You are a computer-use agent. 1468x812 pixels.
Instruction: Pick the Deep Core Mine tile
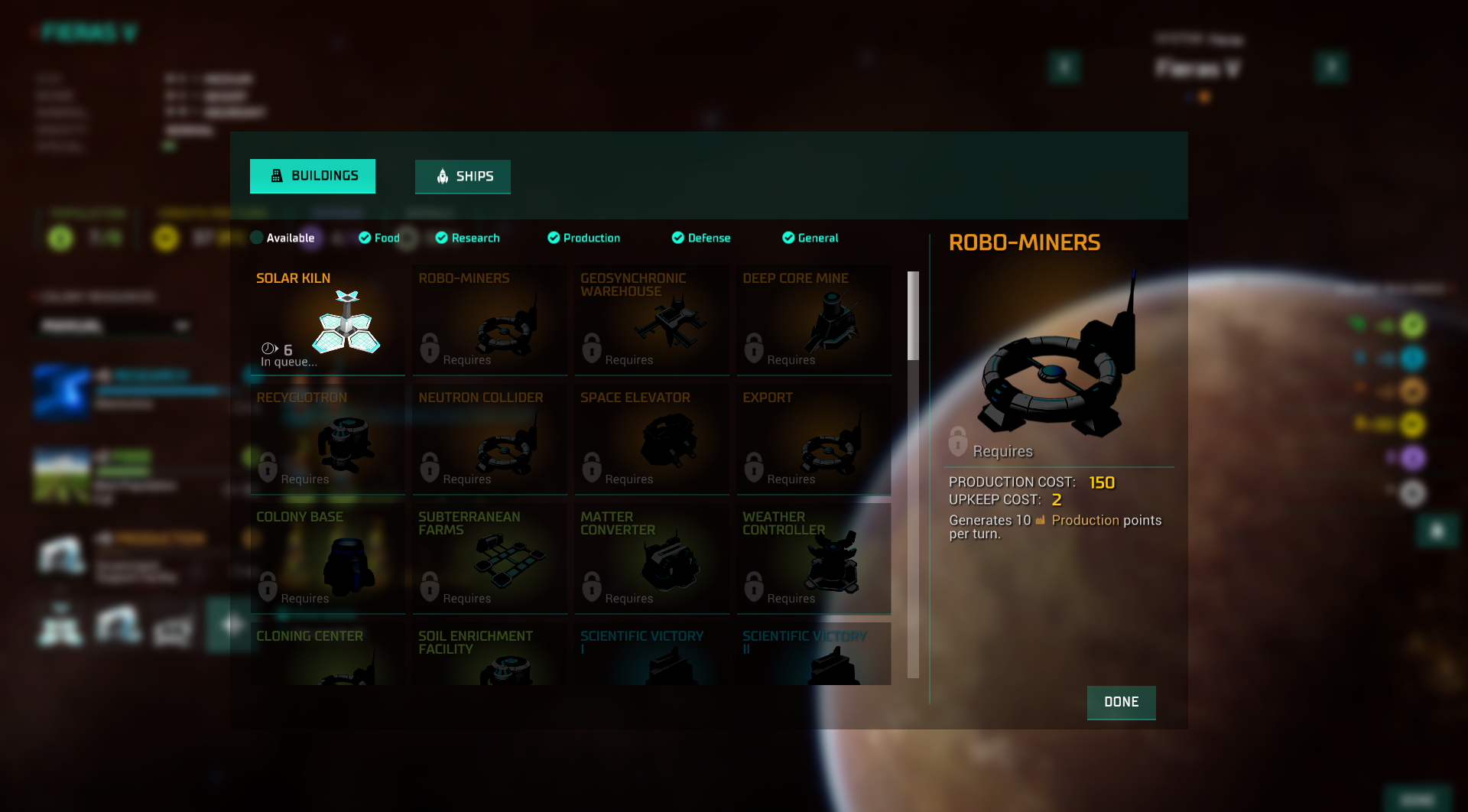(x=814, y=320)
